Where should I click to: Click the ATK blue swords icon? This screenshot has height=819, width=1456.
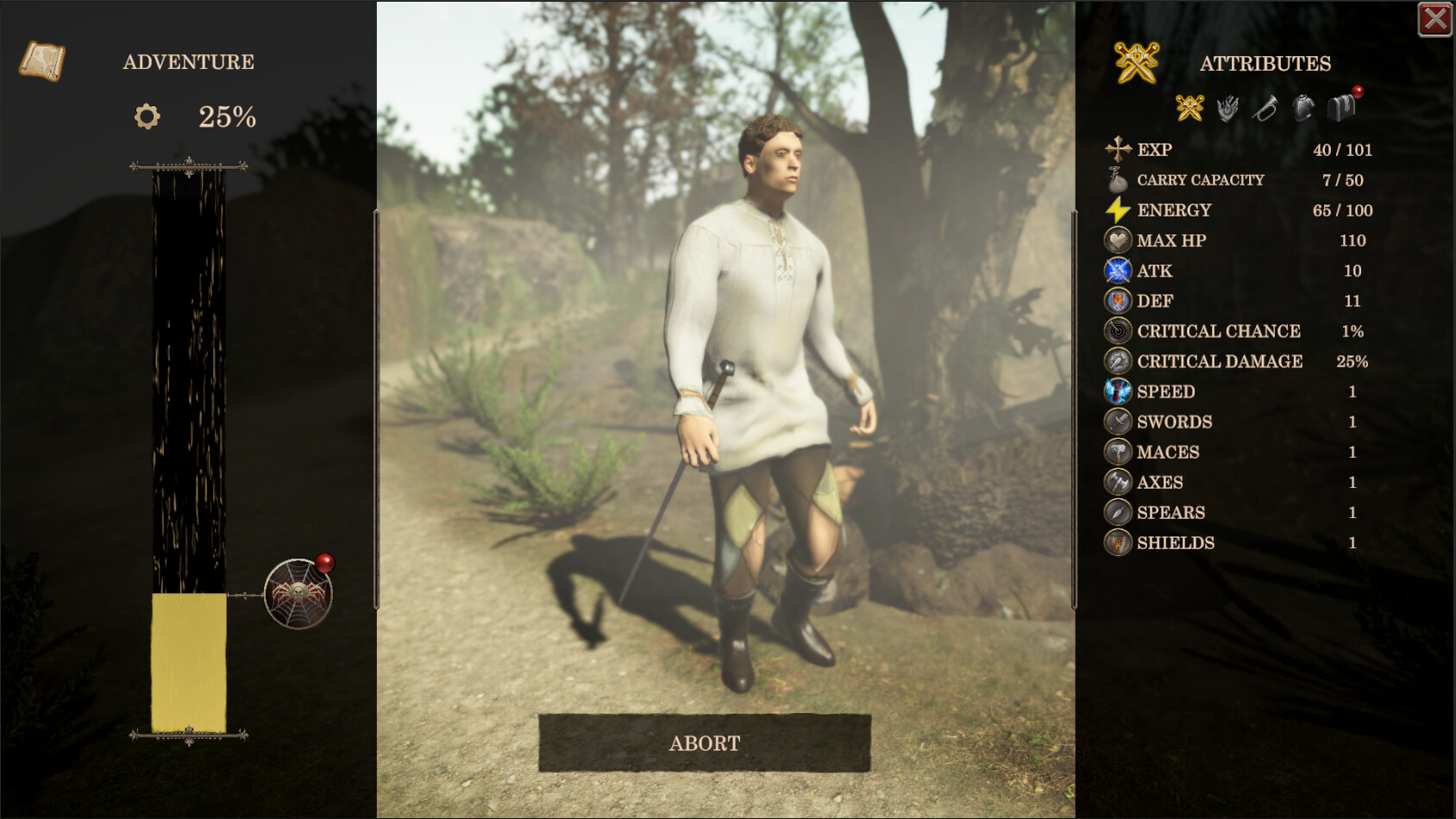pyautogui.click(x=1119, y=270)
